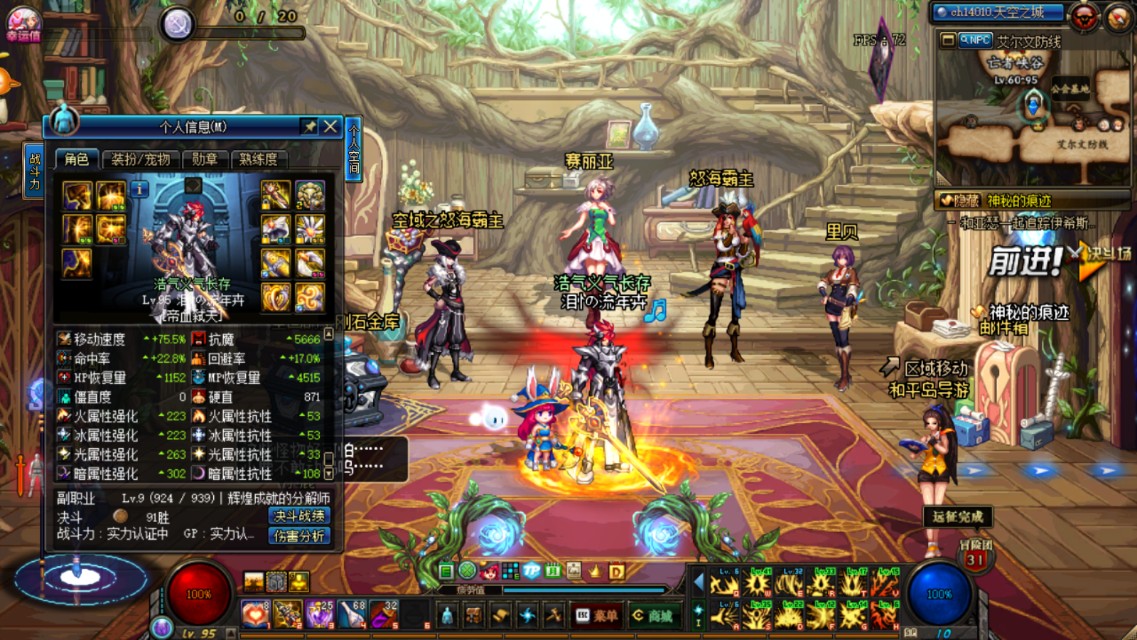Viewport: 1137px width, 640px height.
Task: Use the heart potion in quickslot 1
Action: coord(254,613)
